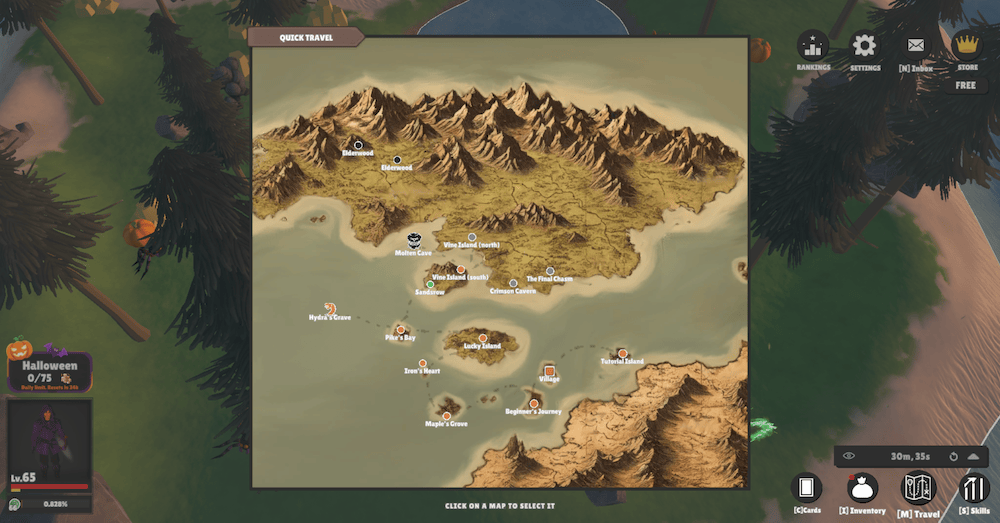Pick Maple's Grove map marker
Viewport: 1000px width, 523px height.
tap(446, 415)
